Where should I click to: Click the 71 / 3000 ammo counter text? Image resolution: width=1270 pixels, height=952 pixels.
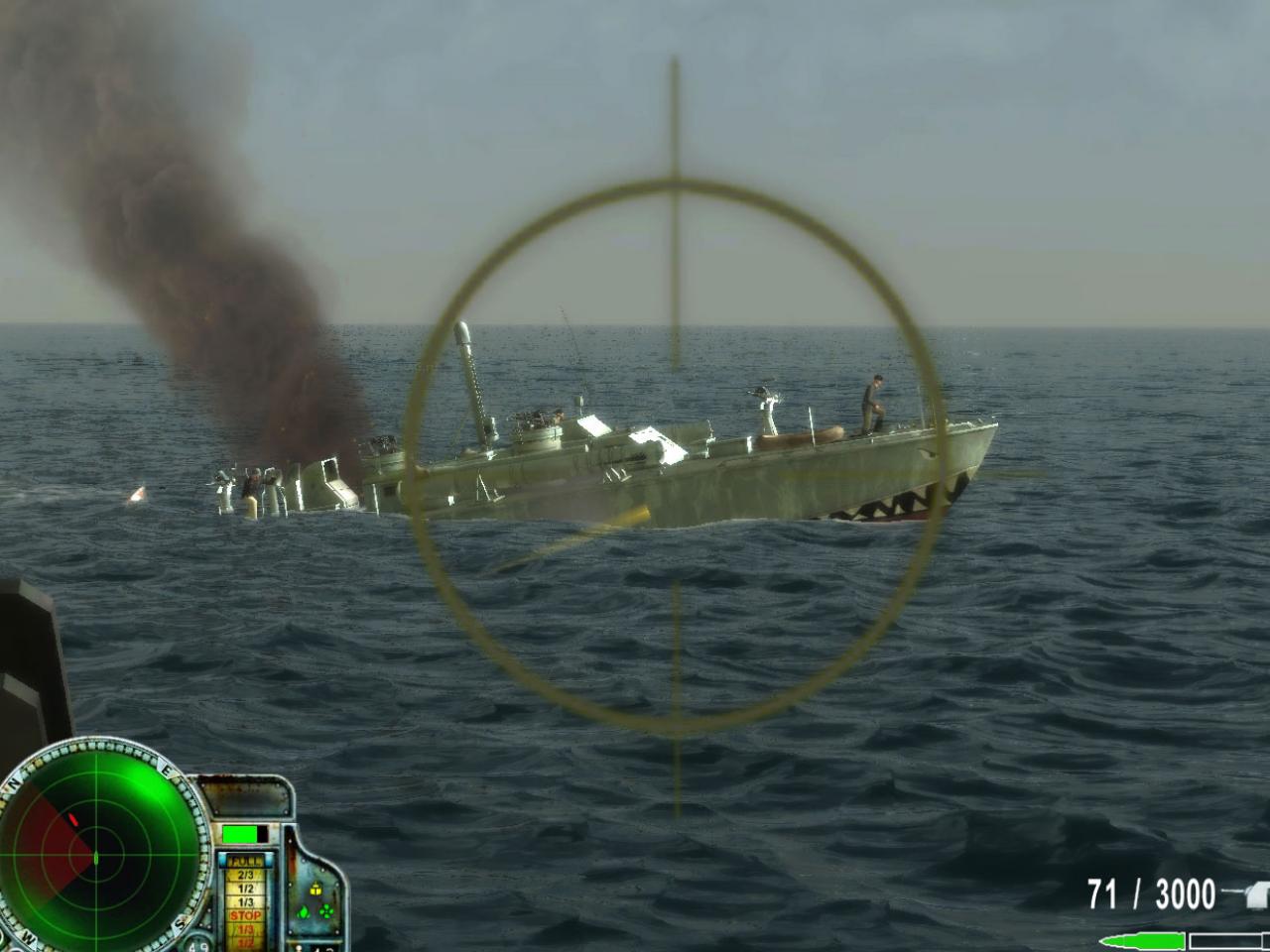(x=1151, y=892)
